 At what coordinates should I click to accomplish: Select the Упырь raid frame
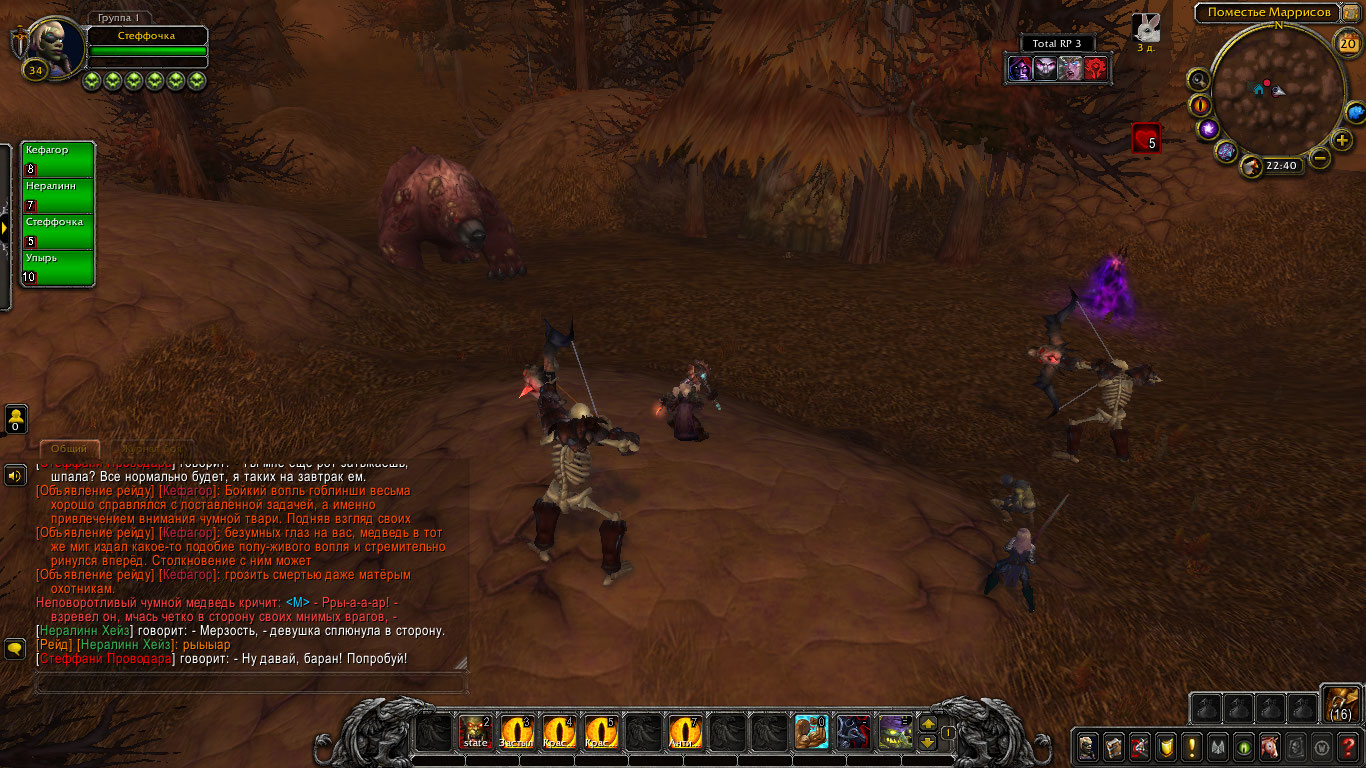[x=58, y=268]
